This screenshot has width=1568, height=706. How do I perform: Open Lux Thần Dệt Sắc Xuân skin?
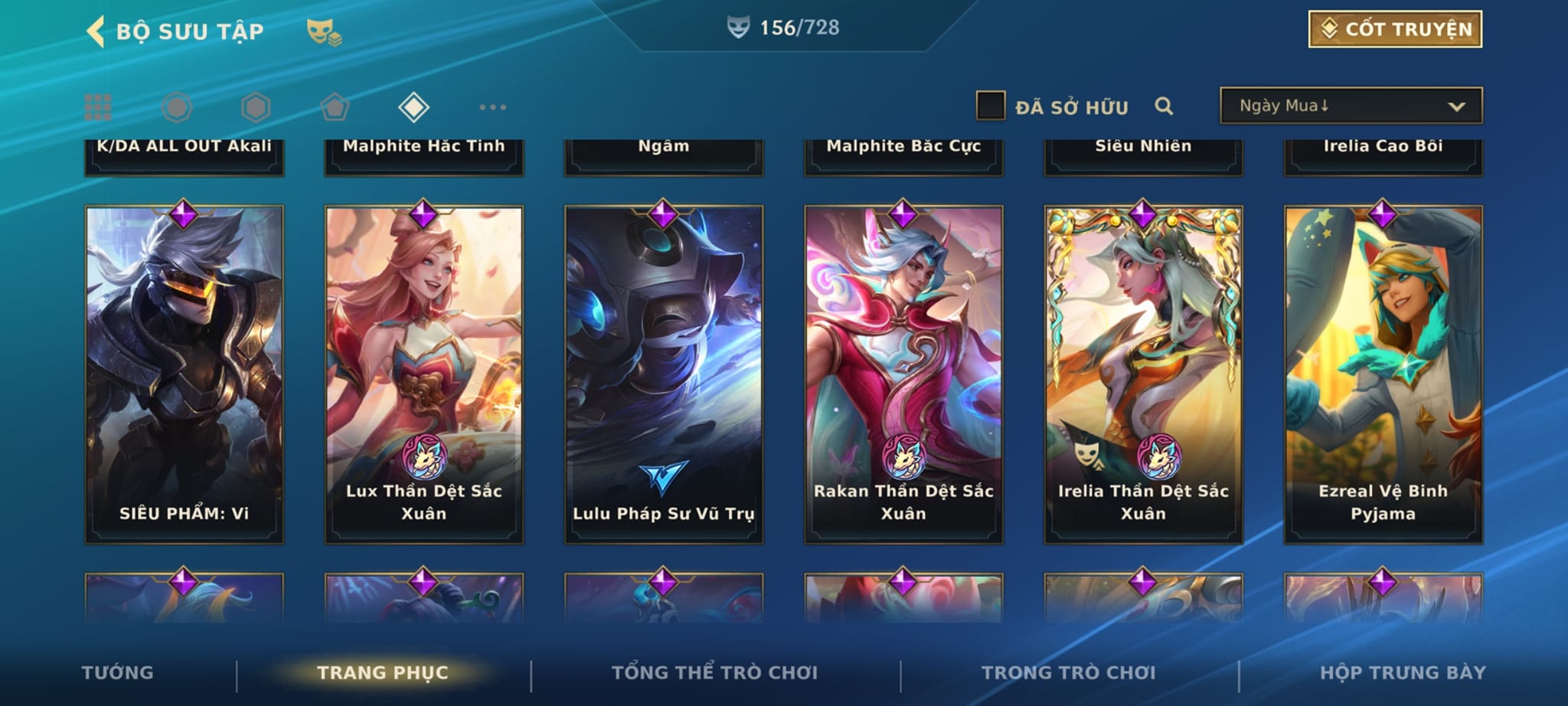coord(423,374)
